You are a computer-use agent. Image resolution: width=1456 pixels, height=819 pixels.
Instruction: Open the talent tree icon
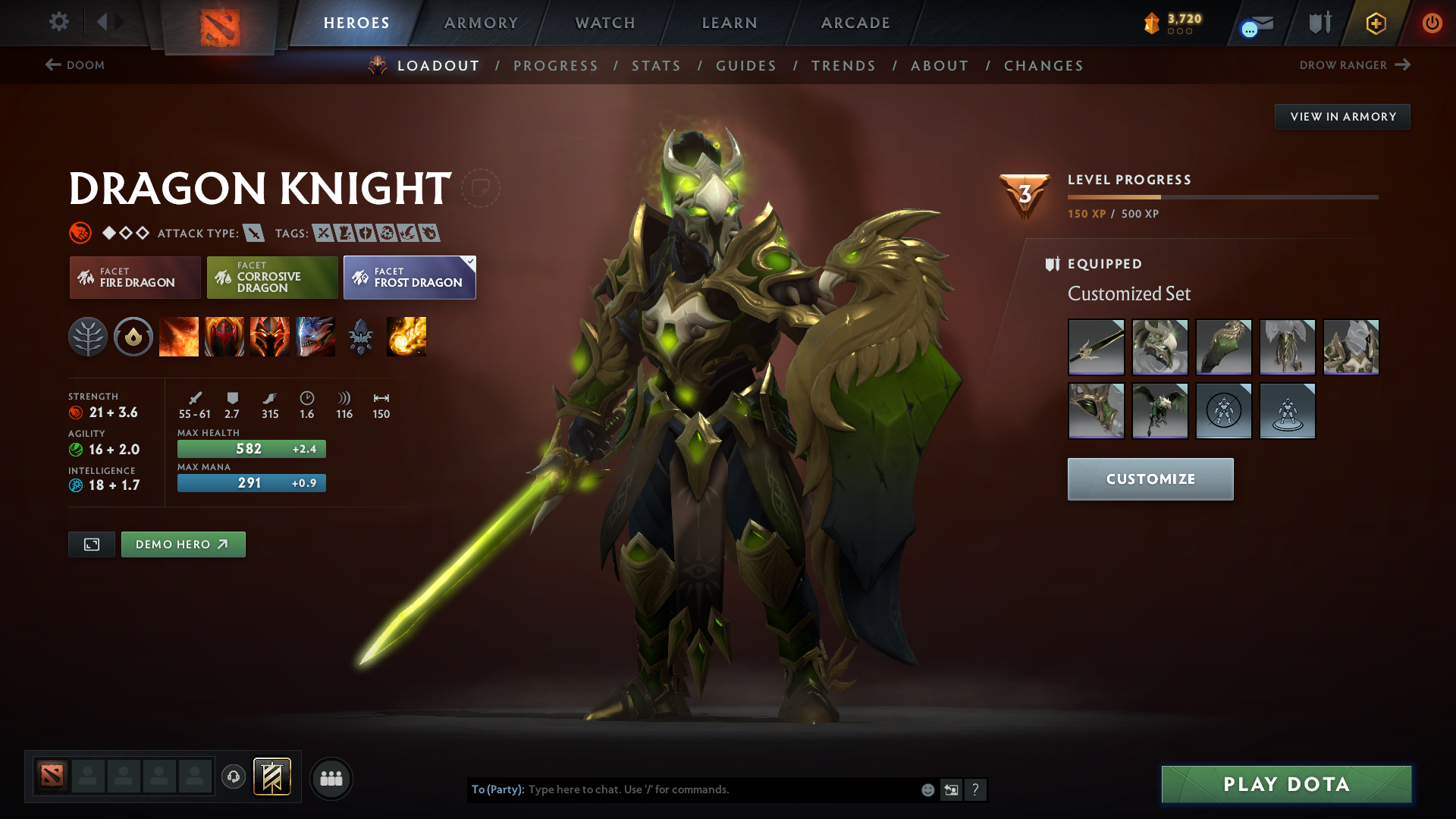click(x=88, y=337)
